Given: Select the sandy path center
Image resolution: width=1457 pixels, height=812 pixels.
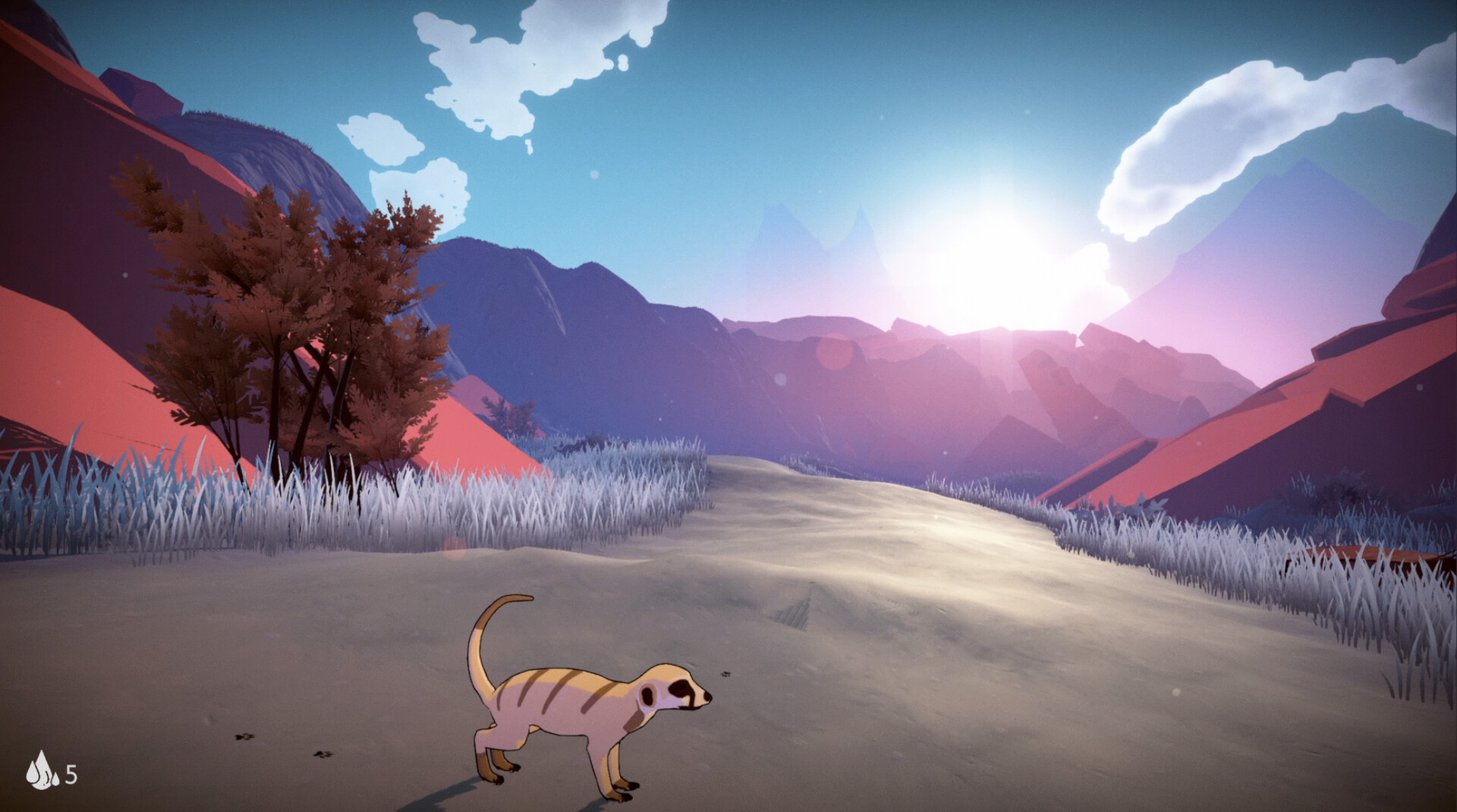Looking at the screenshot, I should (x=873, y=592).
